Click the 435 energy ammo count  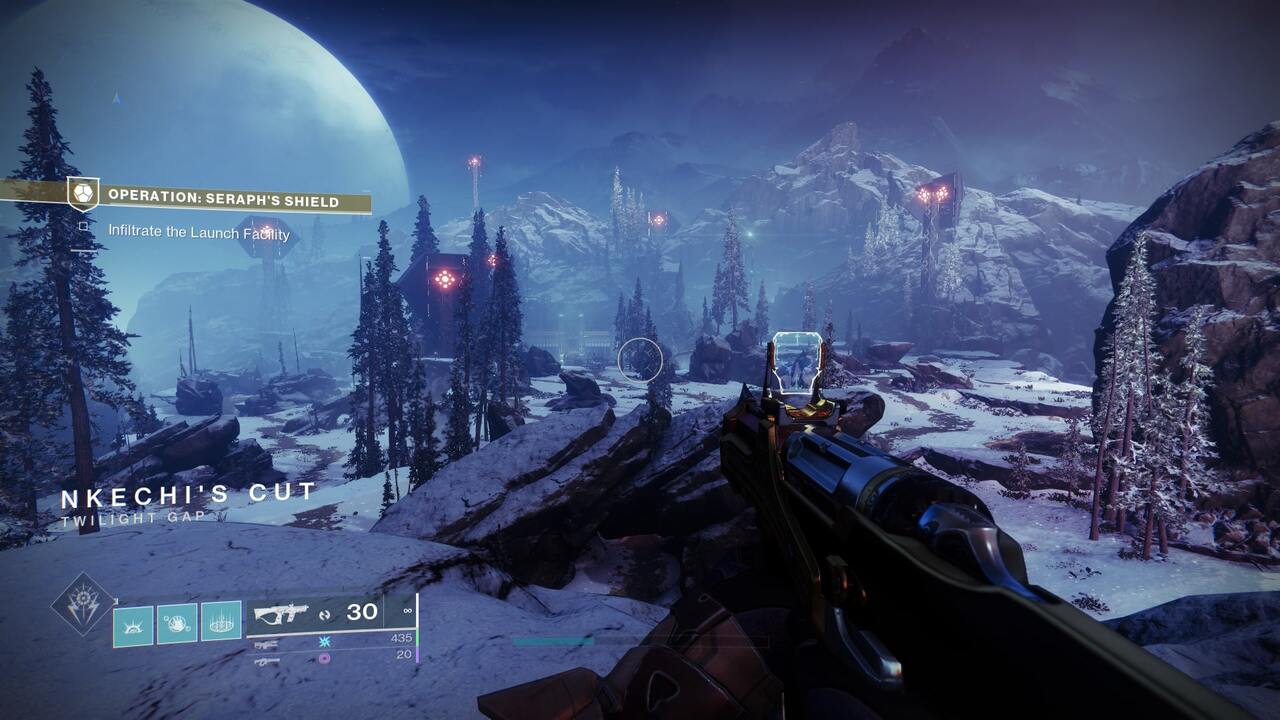click(402, 638)
